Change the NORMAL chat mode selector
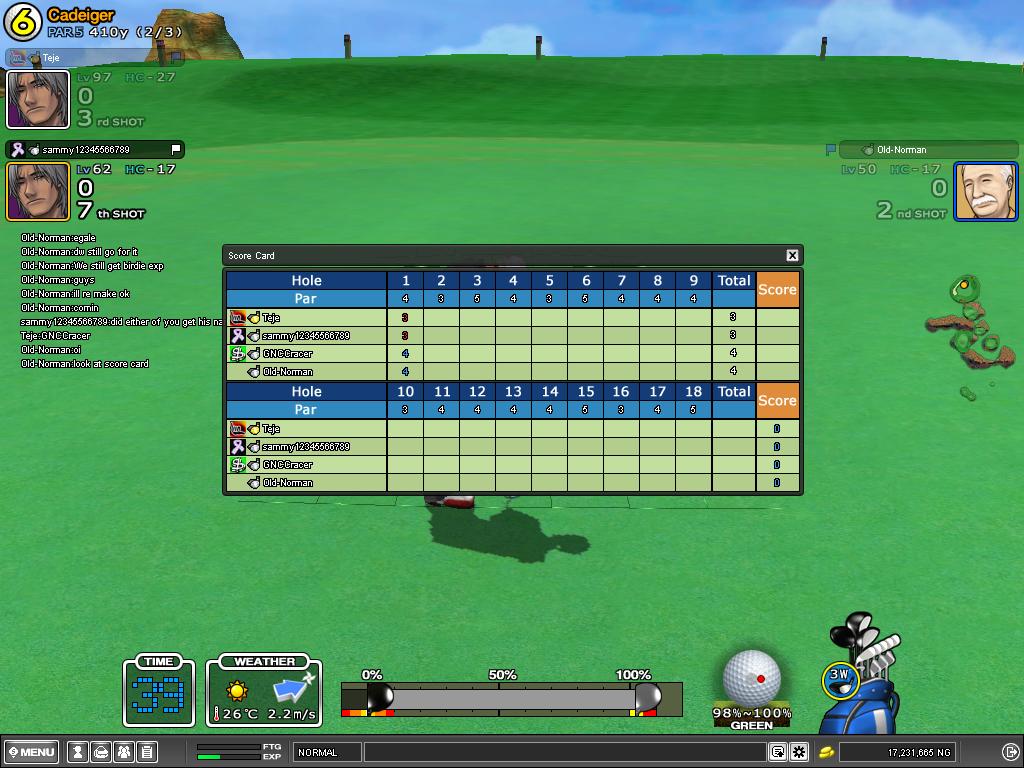Image resolution: width=1024 pixels, height=768 pixels. (326, 752)
